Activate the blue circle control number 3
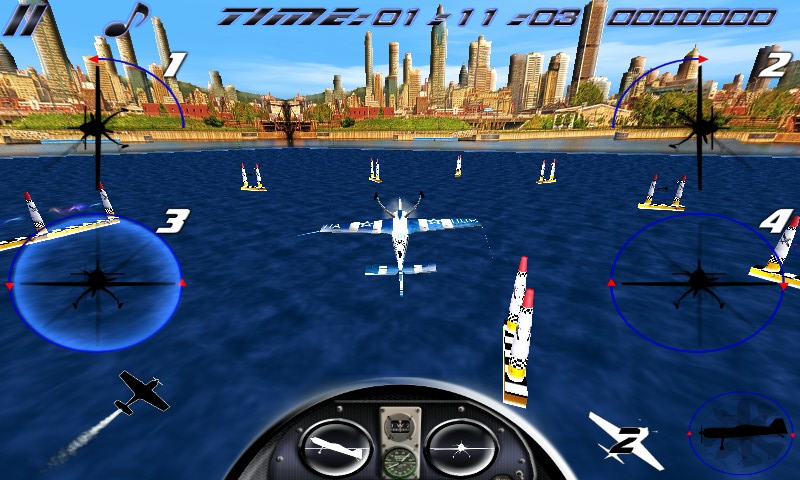Image resolution: width=800 pixels, height=480 pixels. point(96,283)
